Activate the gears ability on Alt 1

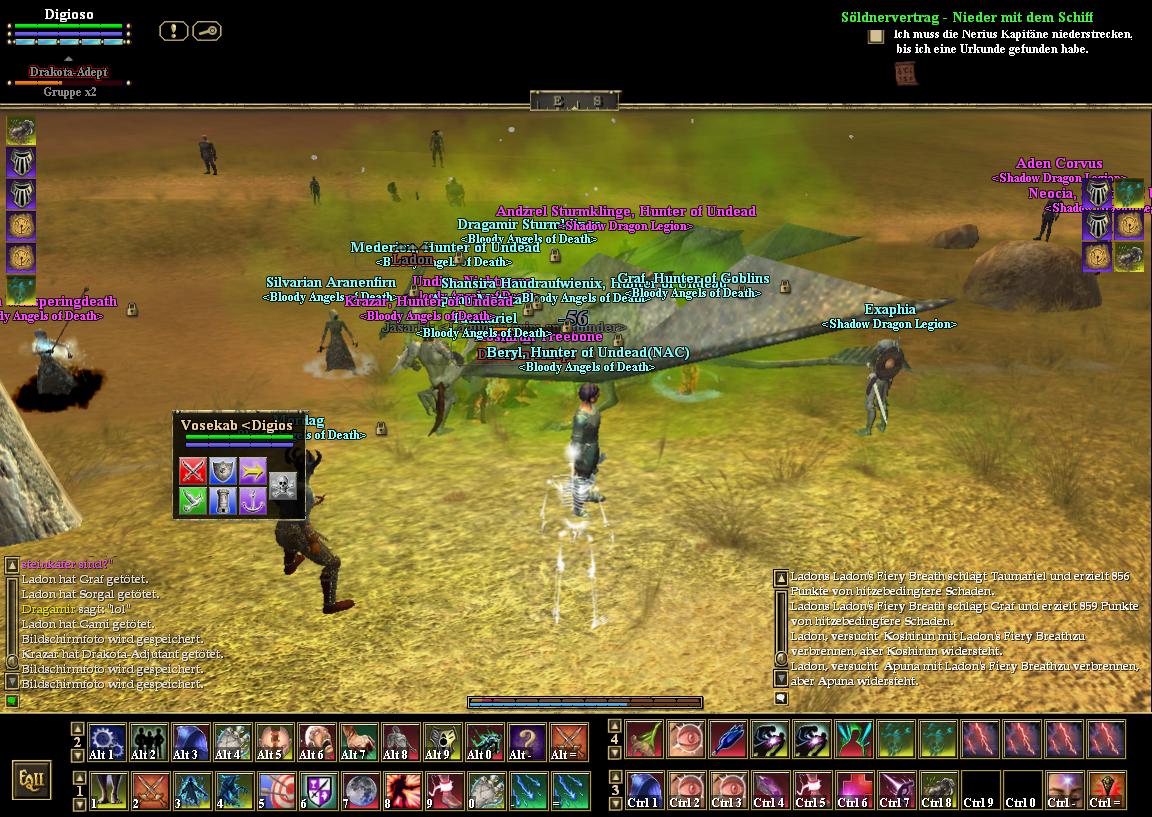(107, 742)
